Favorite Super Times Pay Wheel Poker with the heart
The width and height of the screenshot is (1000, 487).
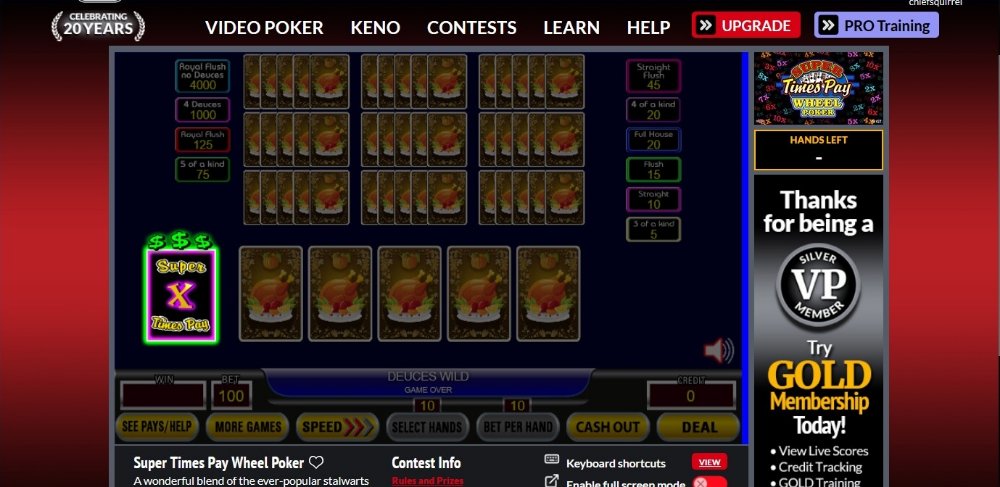click(317, 462)
